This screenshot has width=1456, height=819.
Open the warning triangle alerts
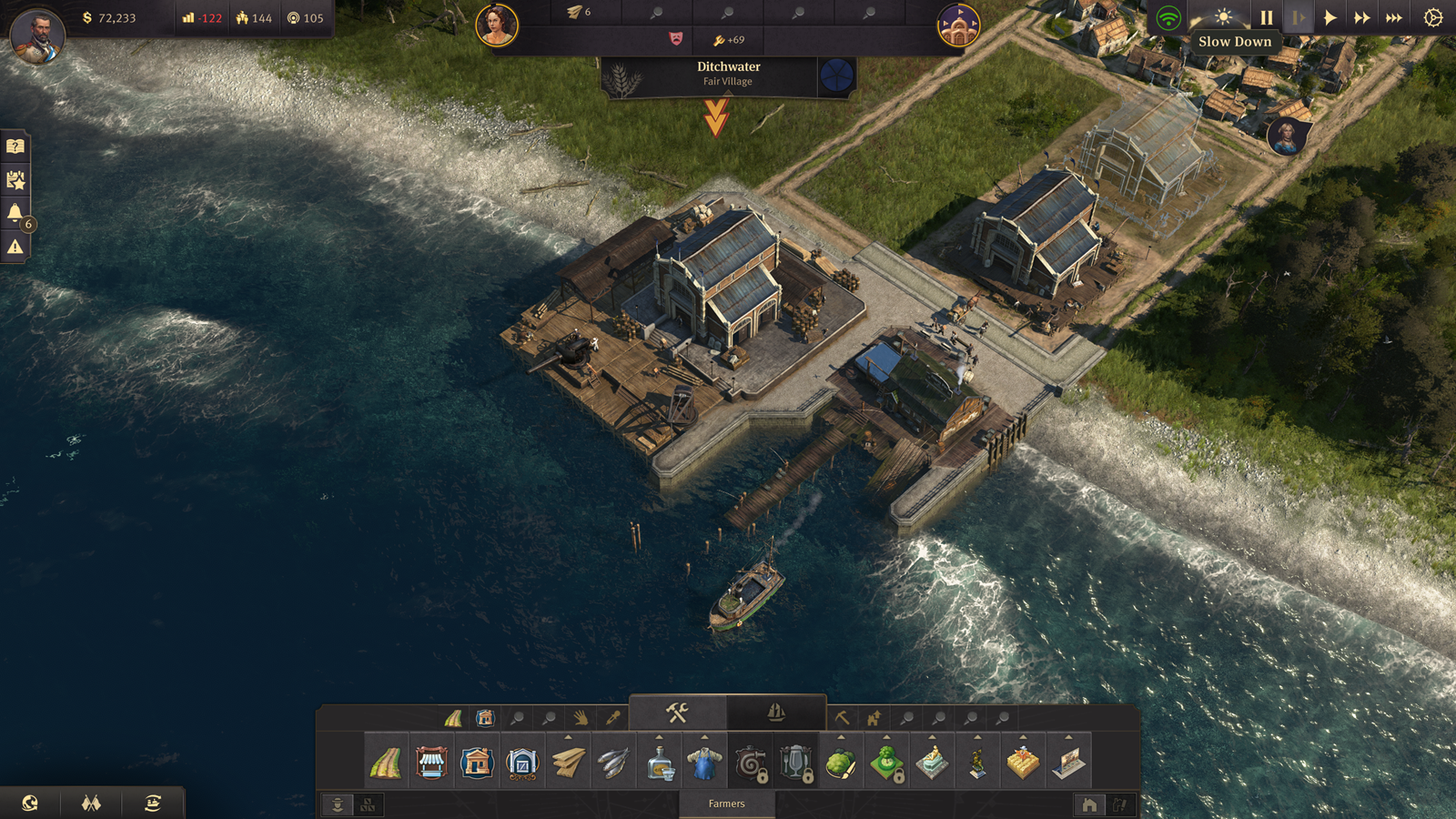pos(15,247)
